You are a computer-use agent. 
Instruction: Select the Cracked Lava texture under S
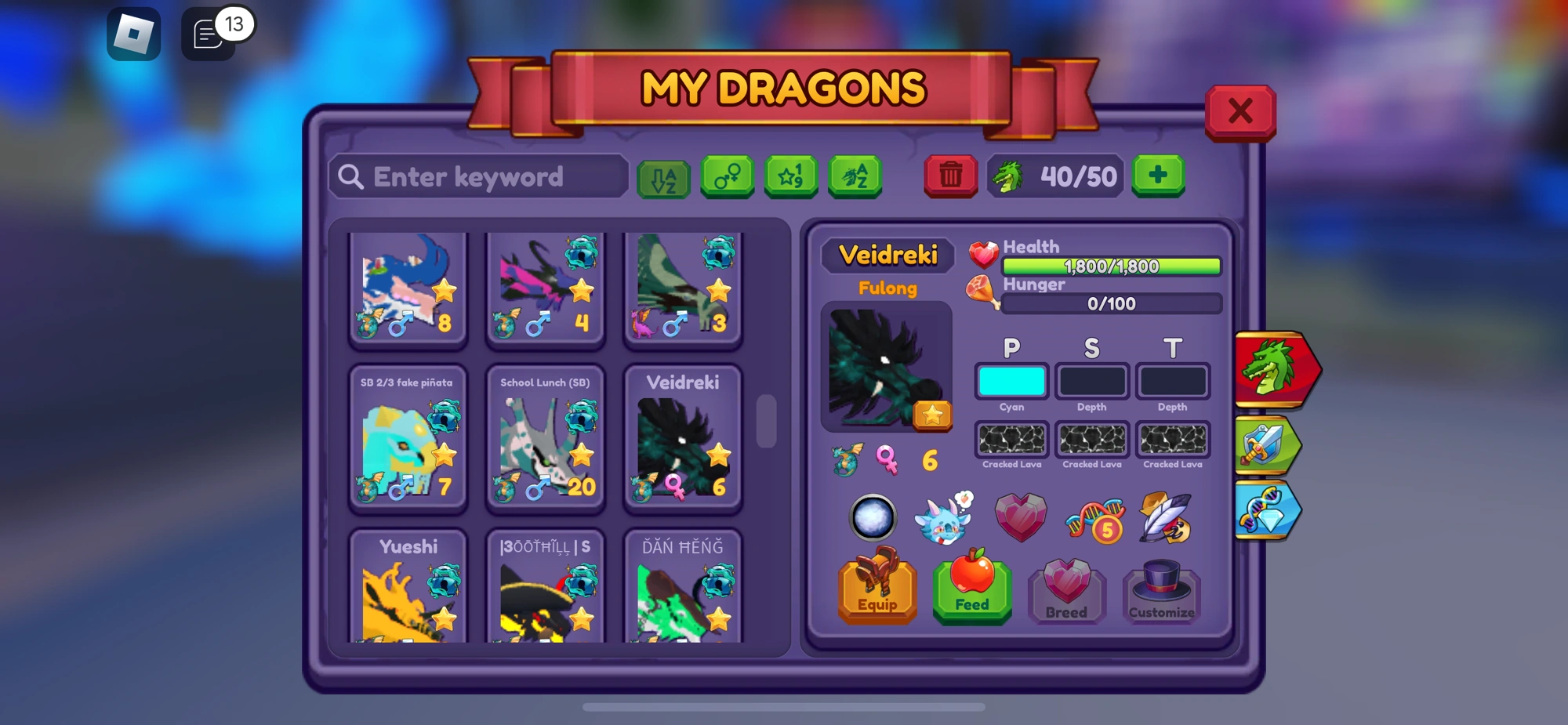(x=1092, y=439)
